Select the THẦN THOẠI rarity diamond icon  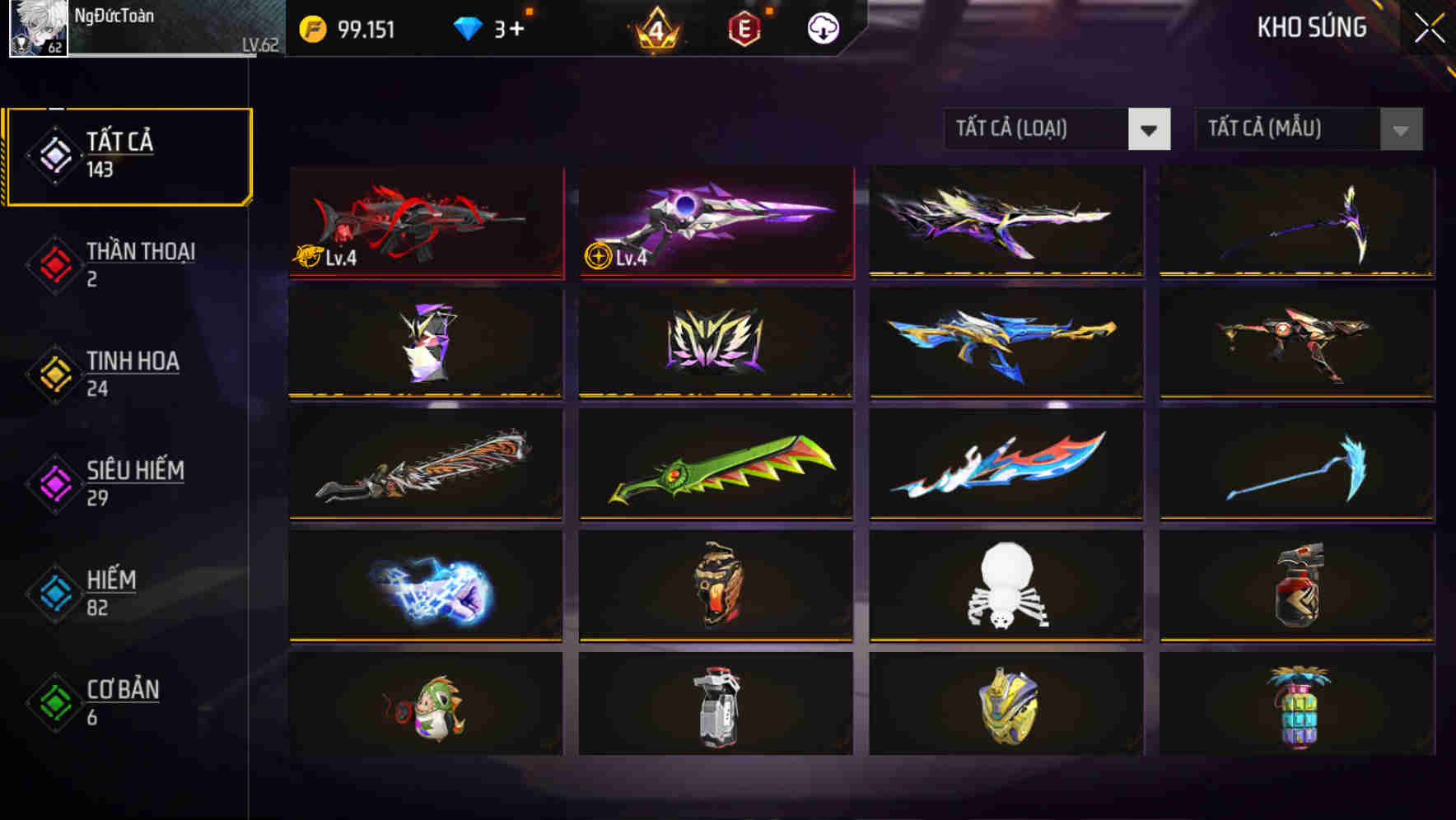tap(53, 263)
